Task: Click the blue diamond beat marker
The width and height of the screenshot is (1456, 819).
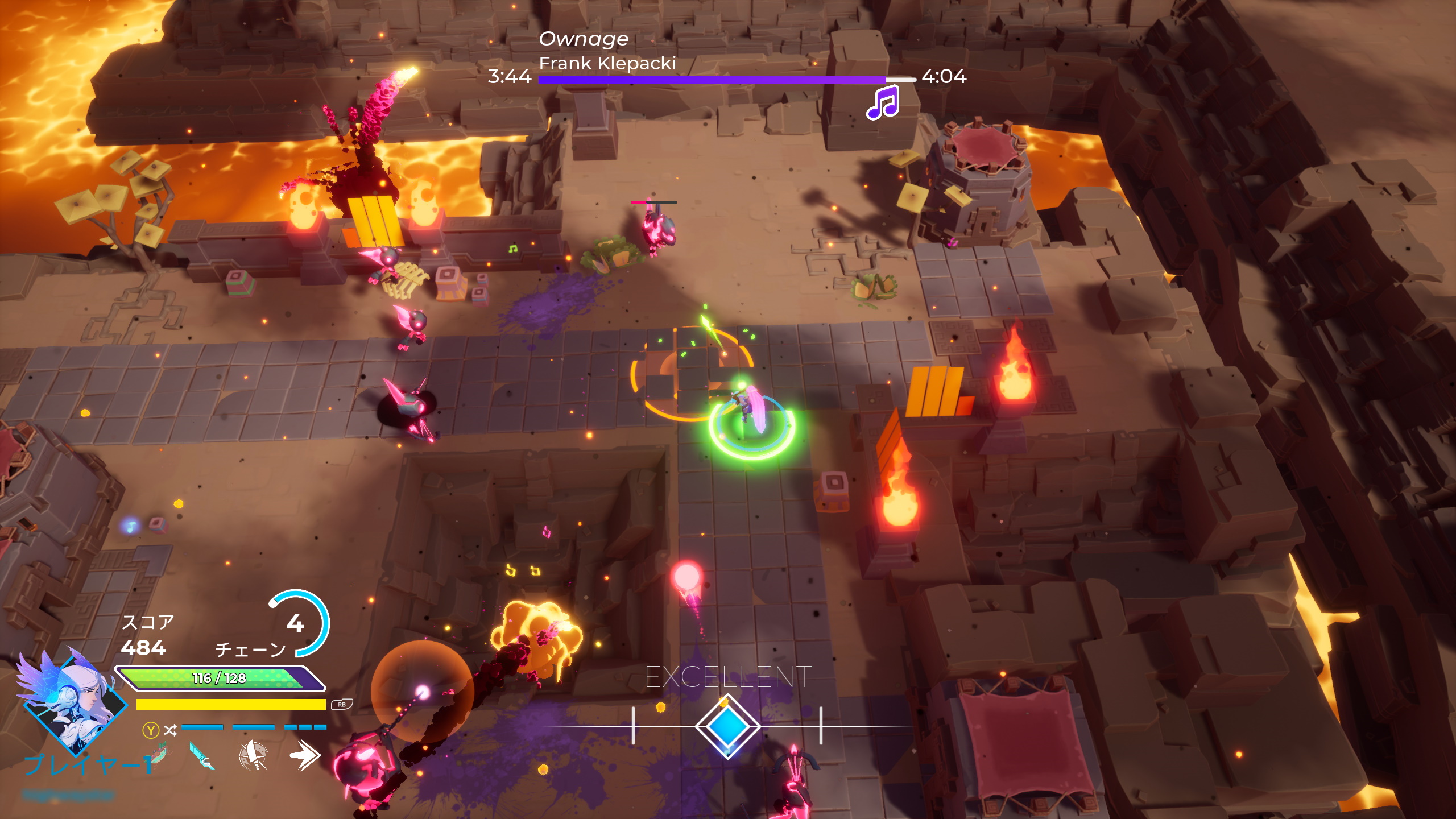Action: coord(727,726)
